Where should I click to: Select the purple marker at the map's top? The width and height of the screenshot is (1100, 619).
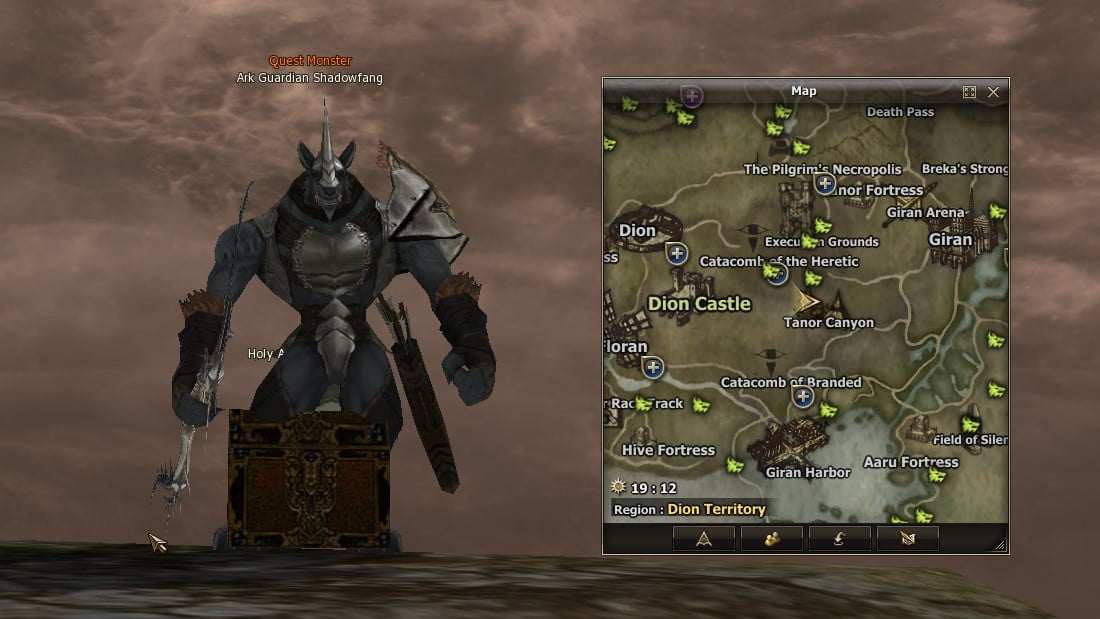coord(692,96)
